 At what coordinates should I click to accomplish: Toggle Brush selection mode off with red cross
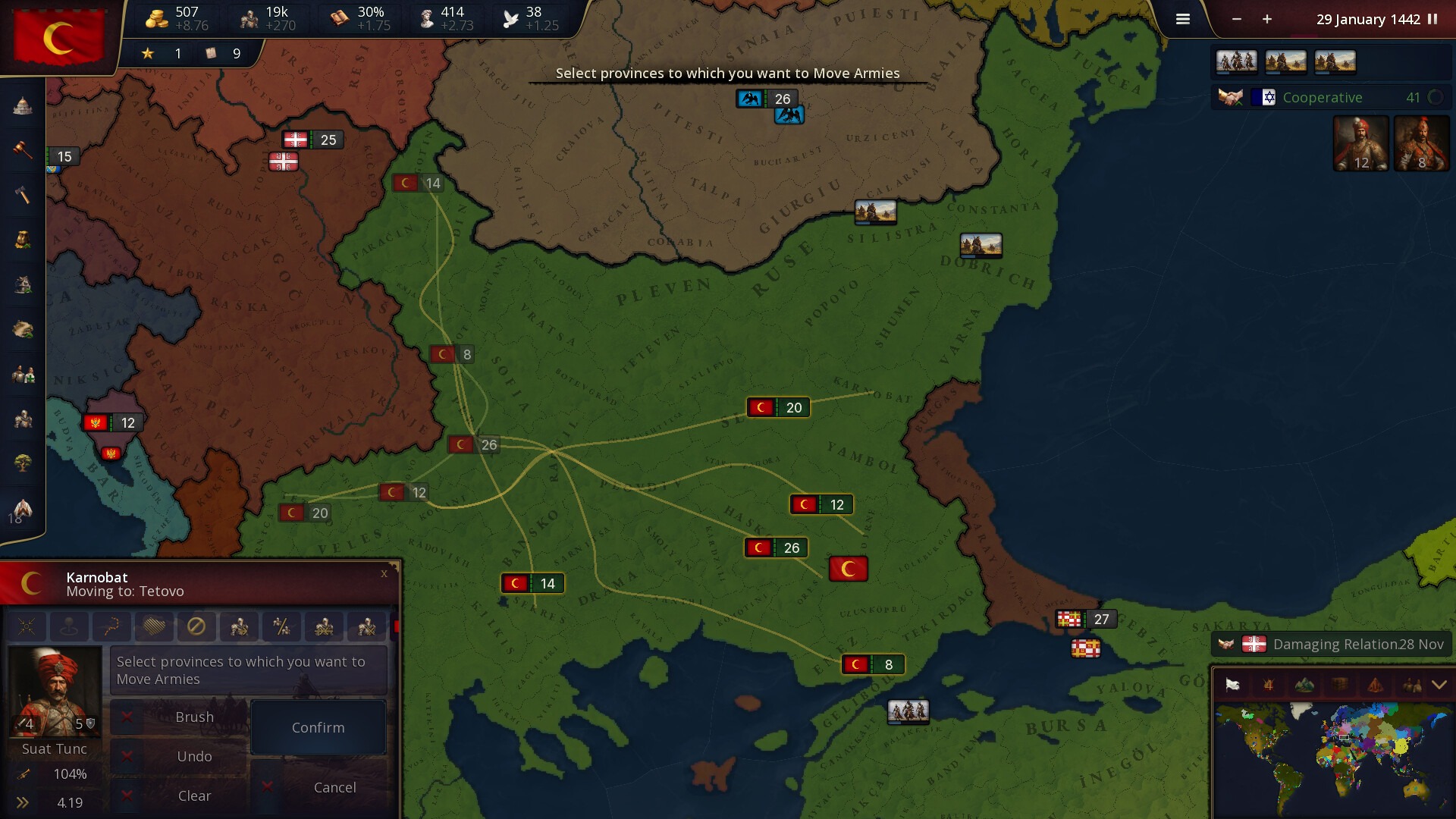[127, 717]
